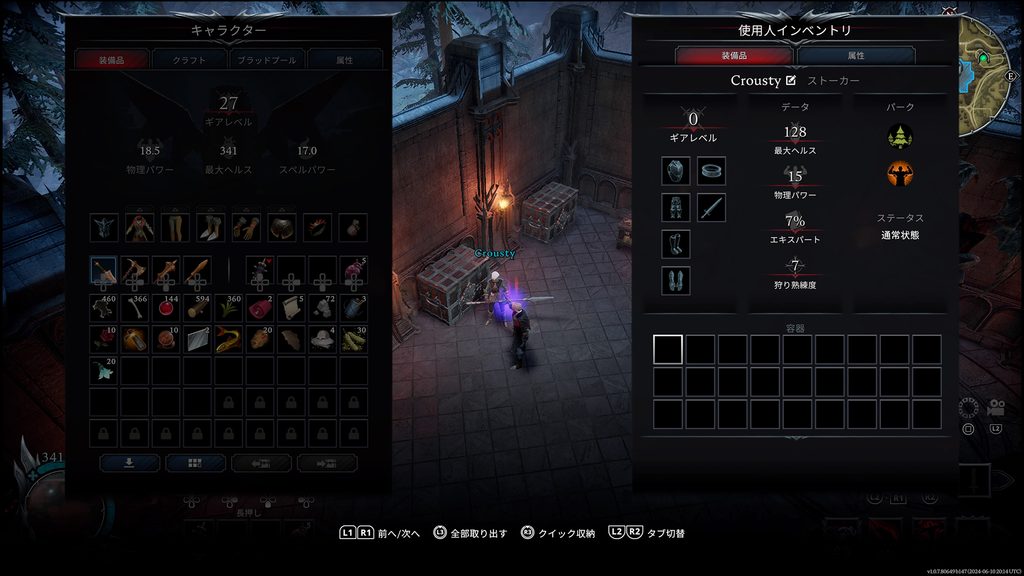This screenshot has width=1024, height=576.
Task: Switch to the クラフト tab in character panel
Action: pos(189,60)
